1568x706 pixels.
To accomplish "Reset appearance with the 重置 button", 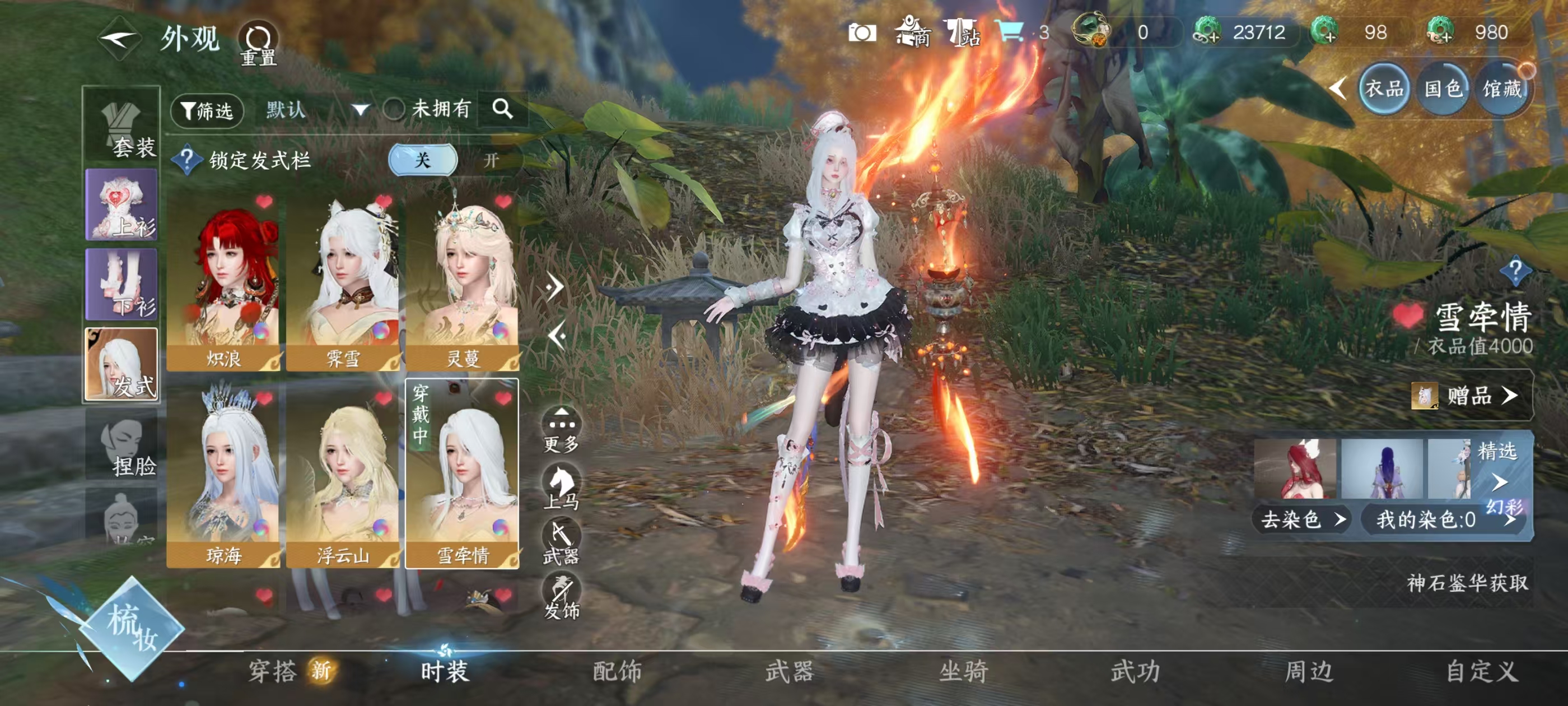I will pos(258,44).
